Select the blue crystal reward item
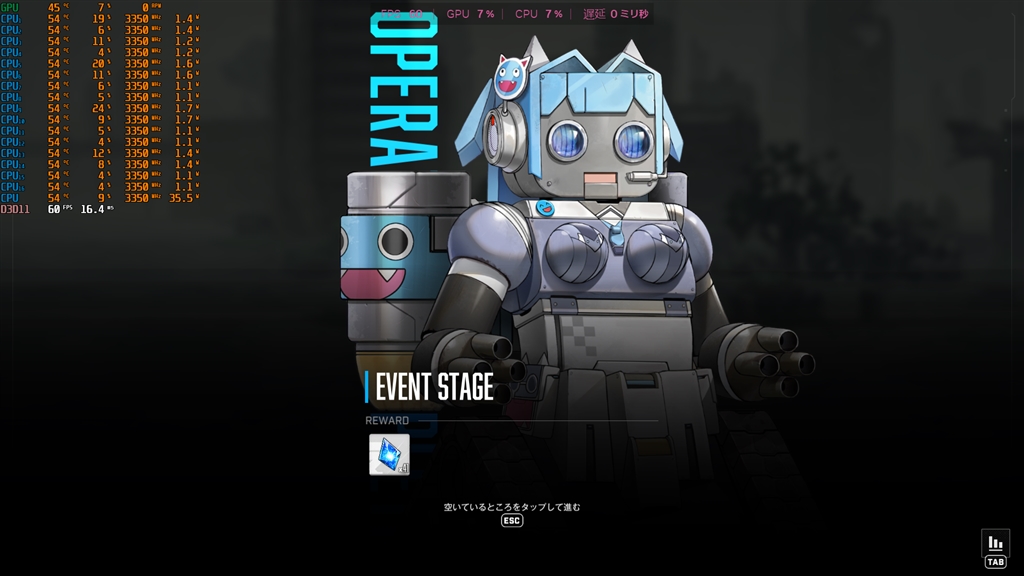 click(x=389, y=455)
